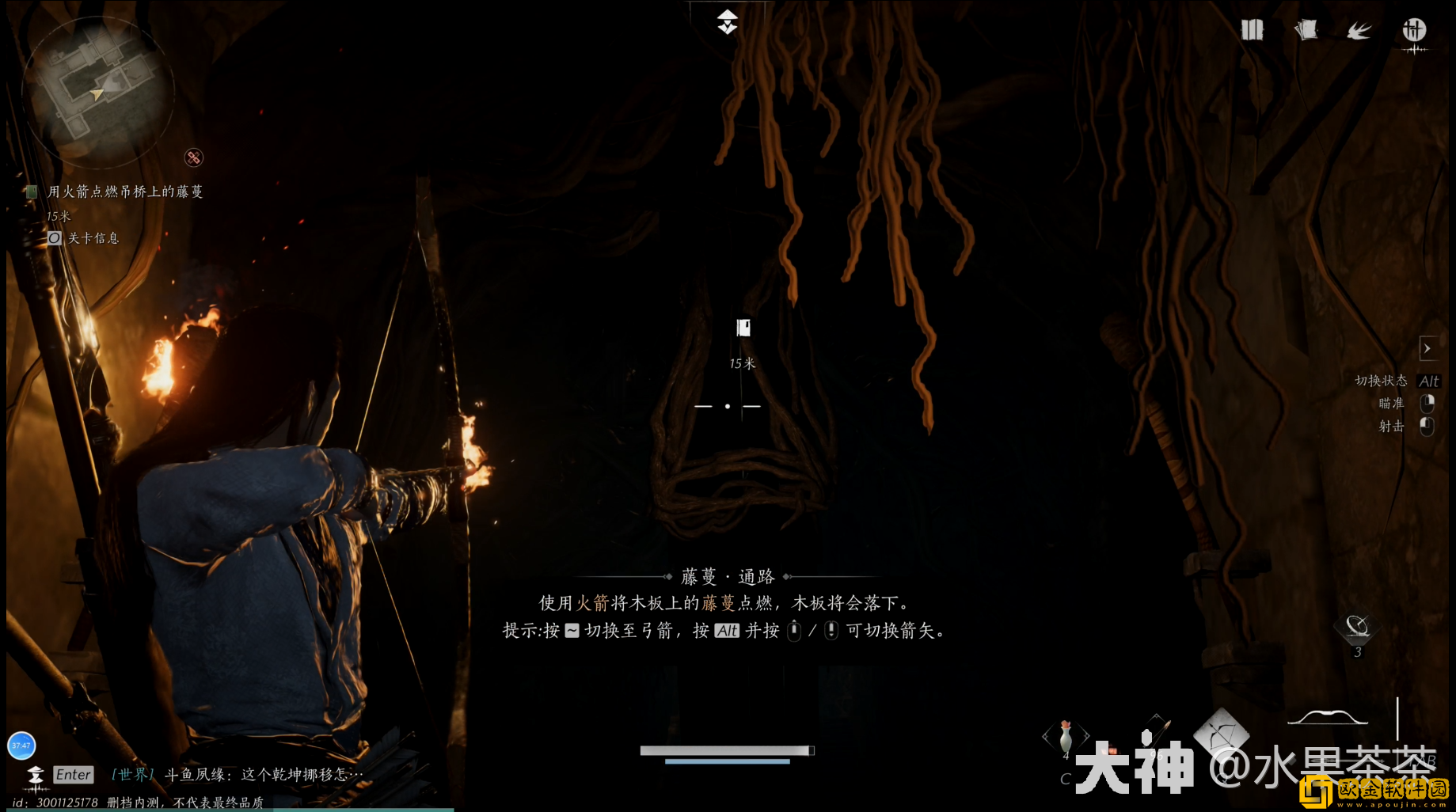Click the swallow bird icon
Screen dimensions: 1456x812
click(x=1359, y=31)
